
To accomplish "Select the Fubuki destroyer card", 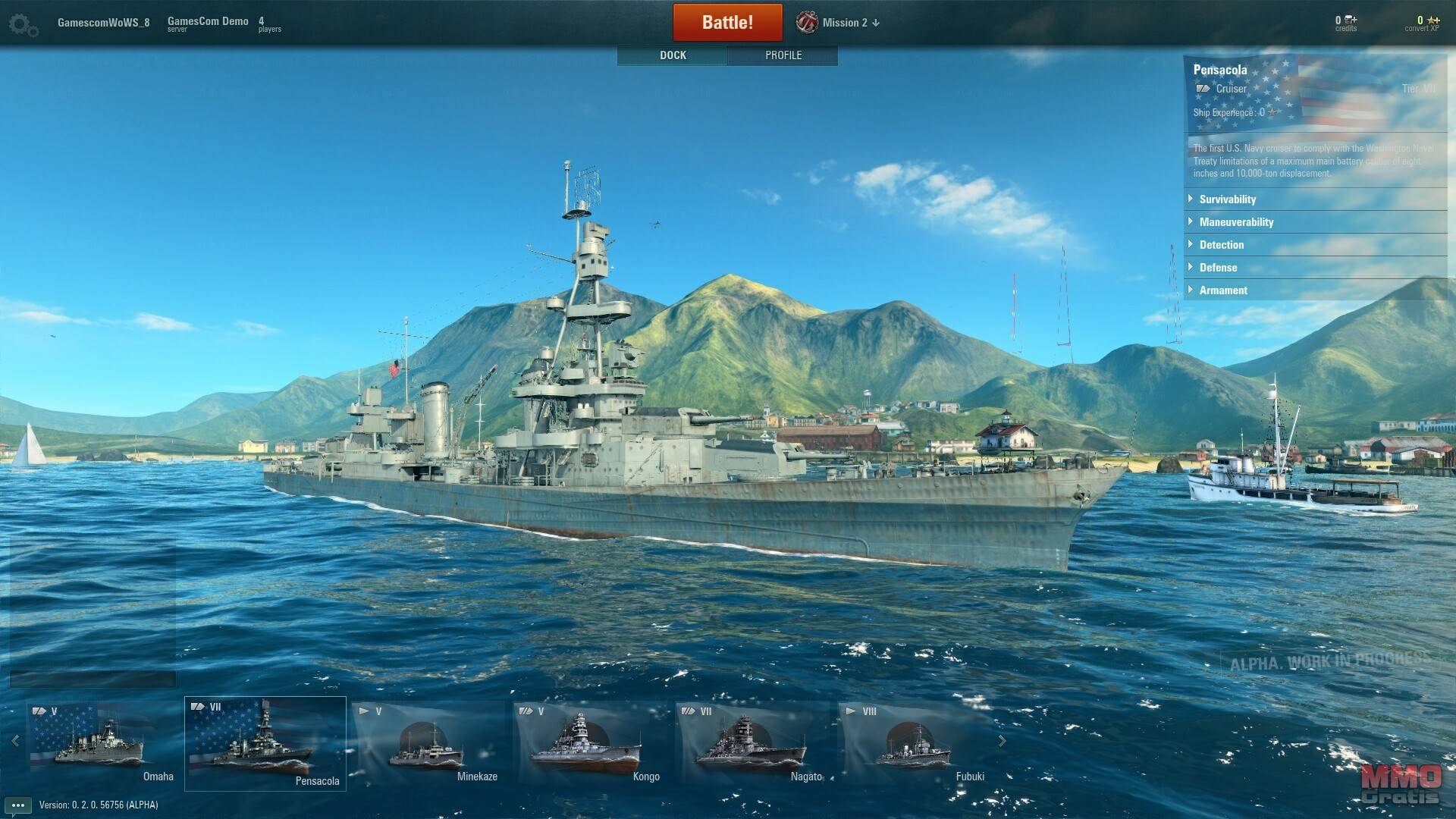I will click(x=914, y=743).
